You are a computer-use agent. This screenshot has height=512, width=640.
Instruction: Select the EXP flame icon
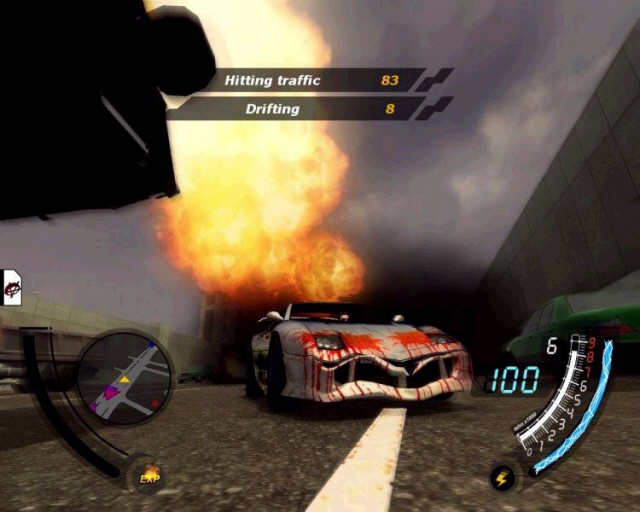150,476
